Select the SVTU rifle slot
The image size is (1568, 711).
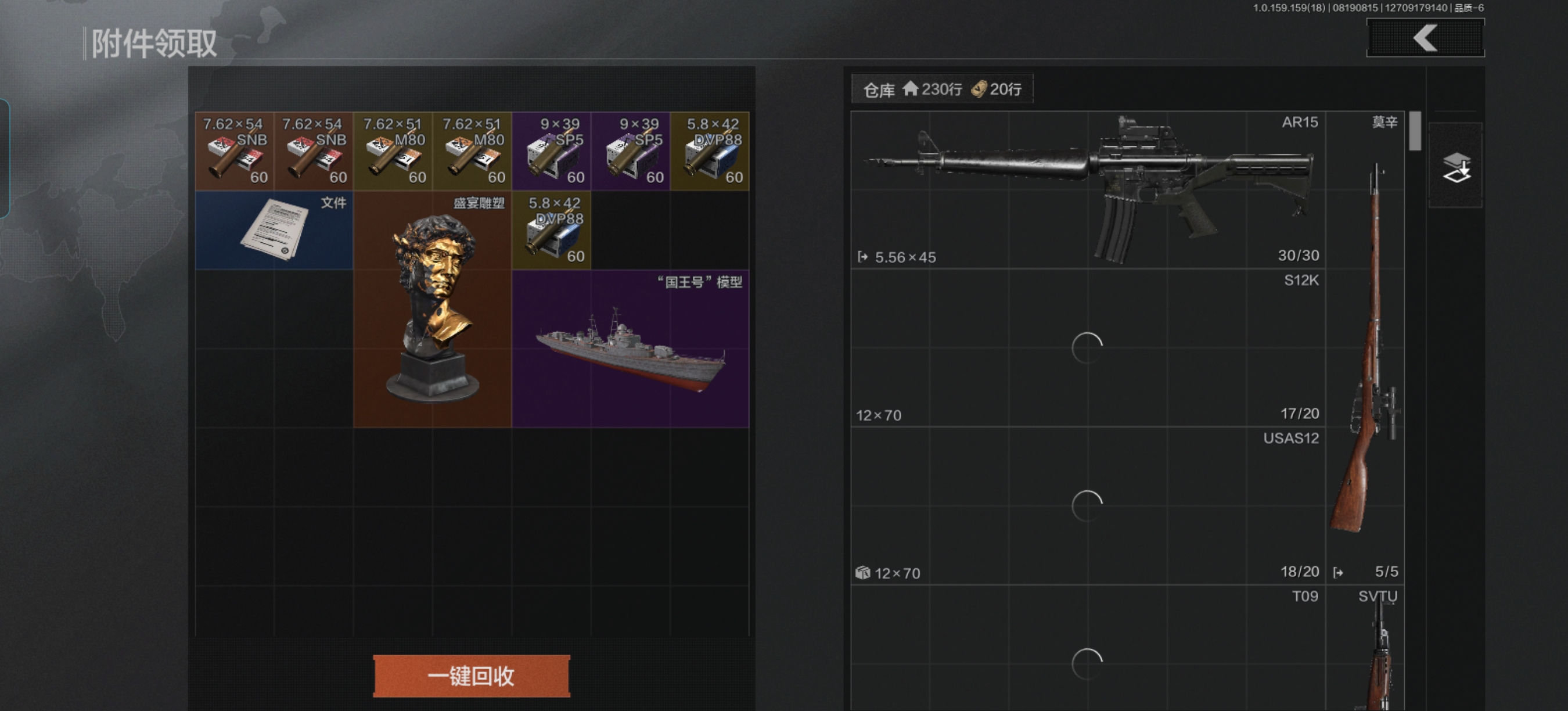pos(1365,648)
